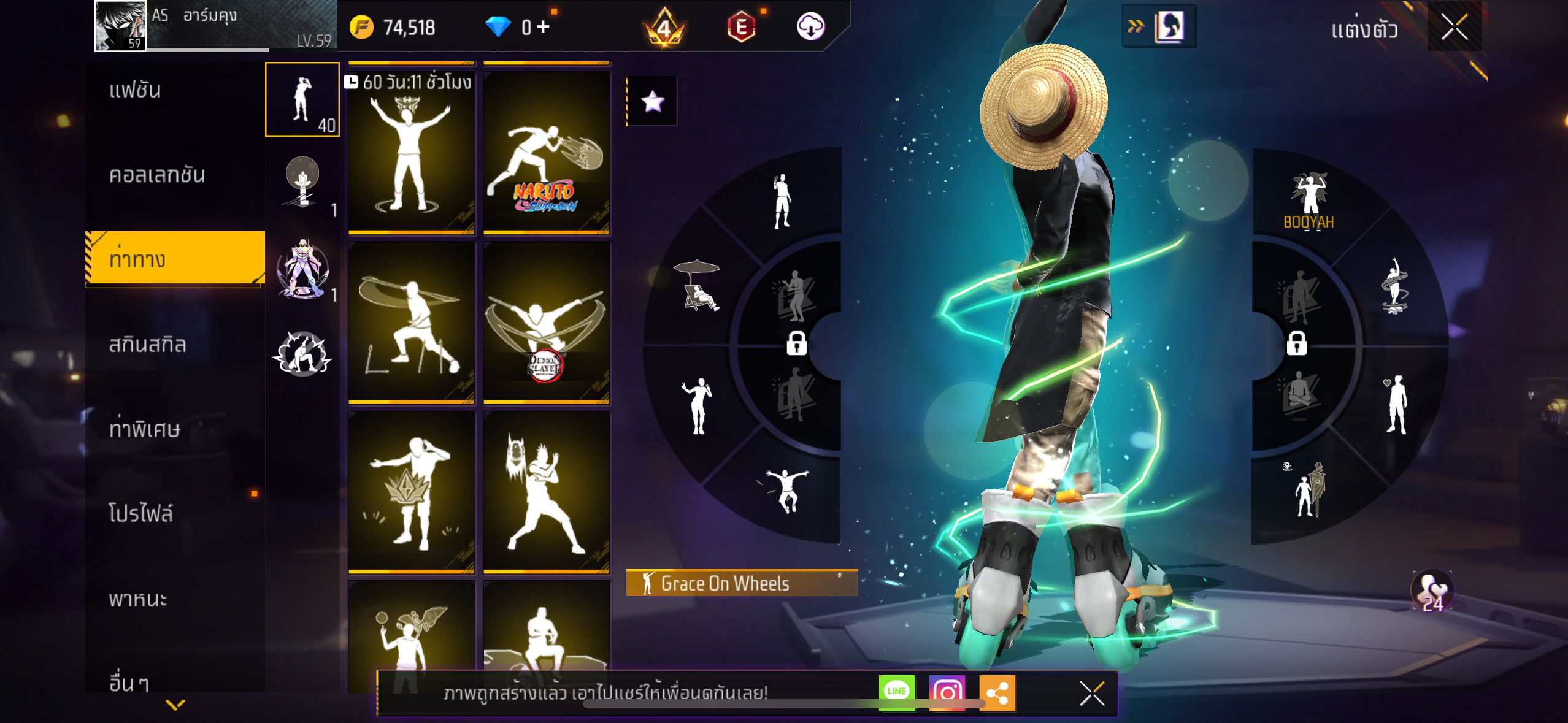Select the Demon Slayer emote card
Screen dimensions: 1568x723
pyautogui.click(x=546, y=322)
